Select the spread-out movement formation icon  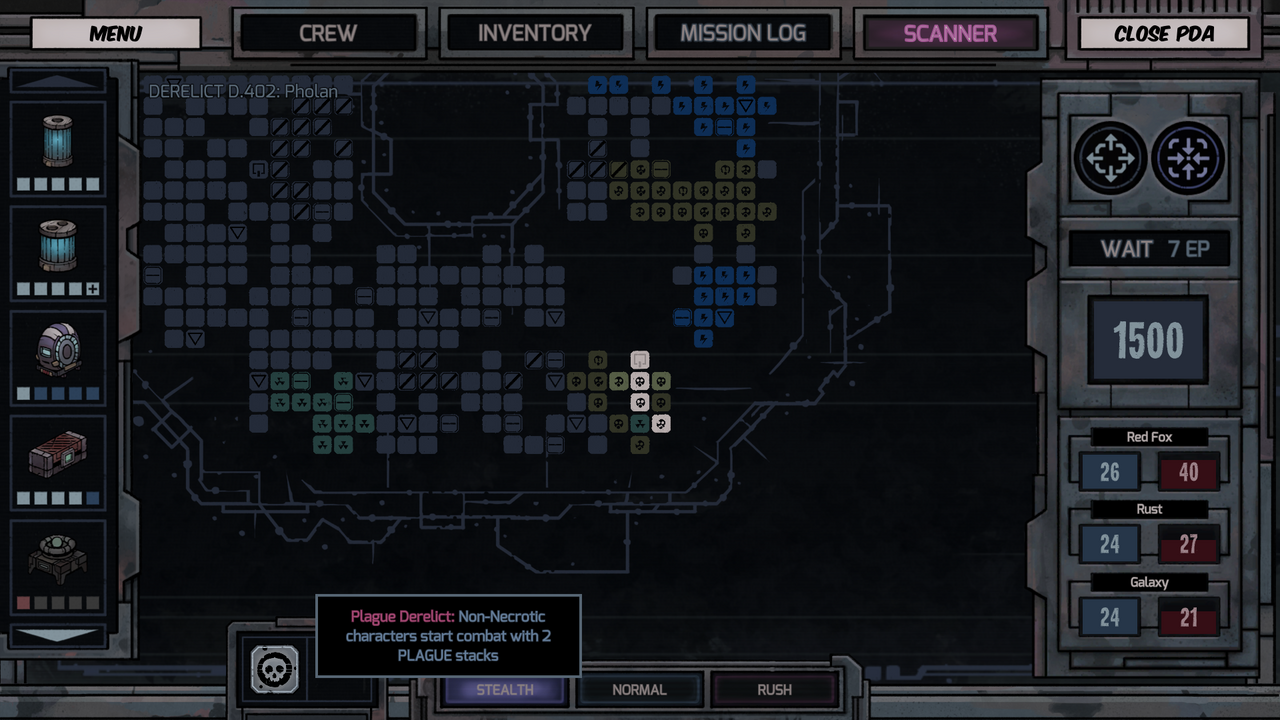pos(1110,158)
